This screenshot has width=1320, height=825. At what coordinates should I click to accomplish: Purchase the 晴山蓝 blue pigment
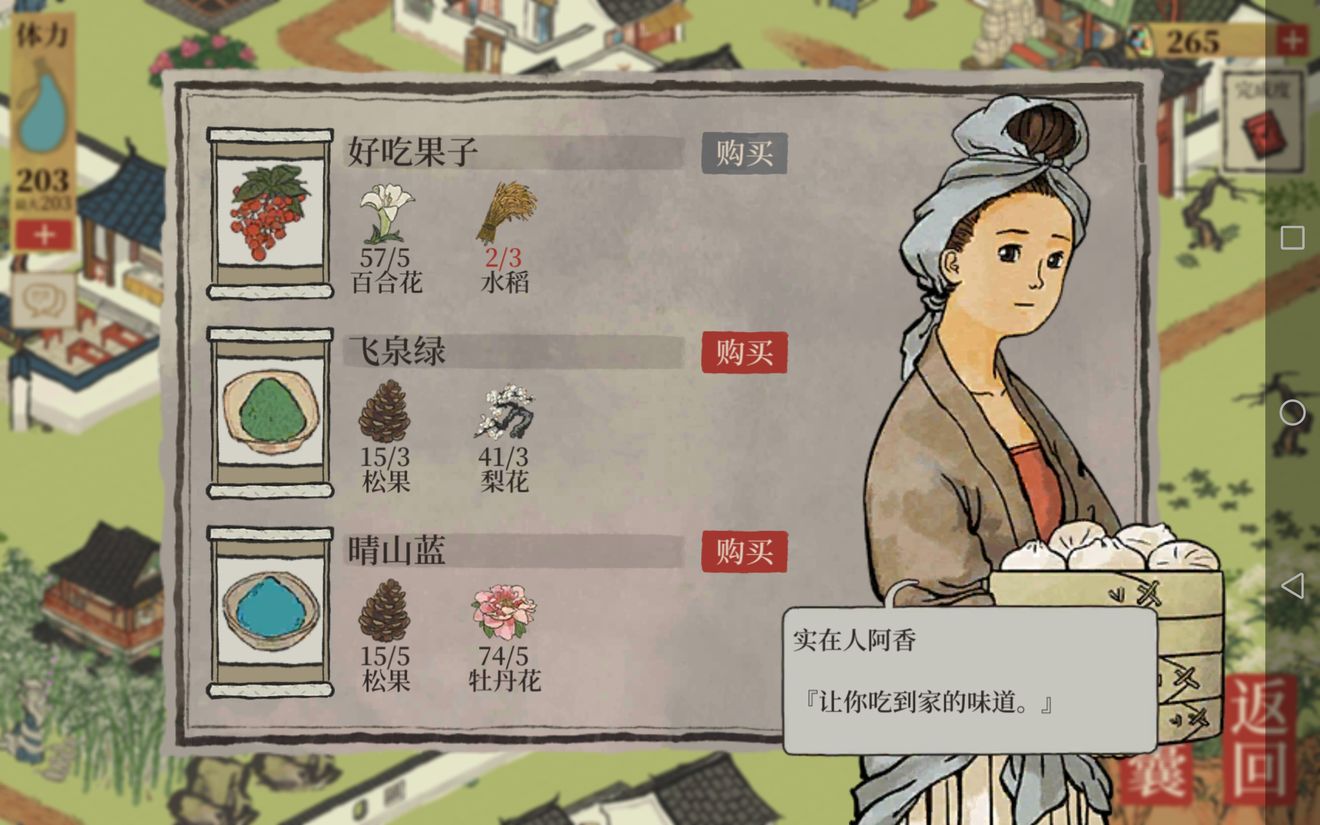[744, 552]
